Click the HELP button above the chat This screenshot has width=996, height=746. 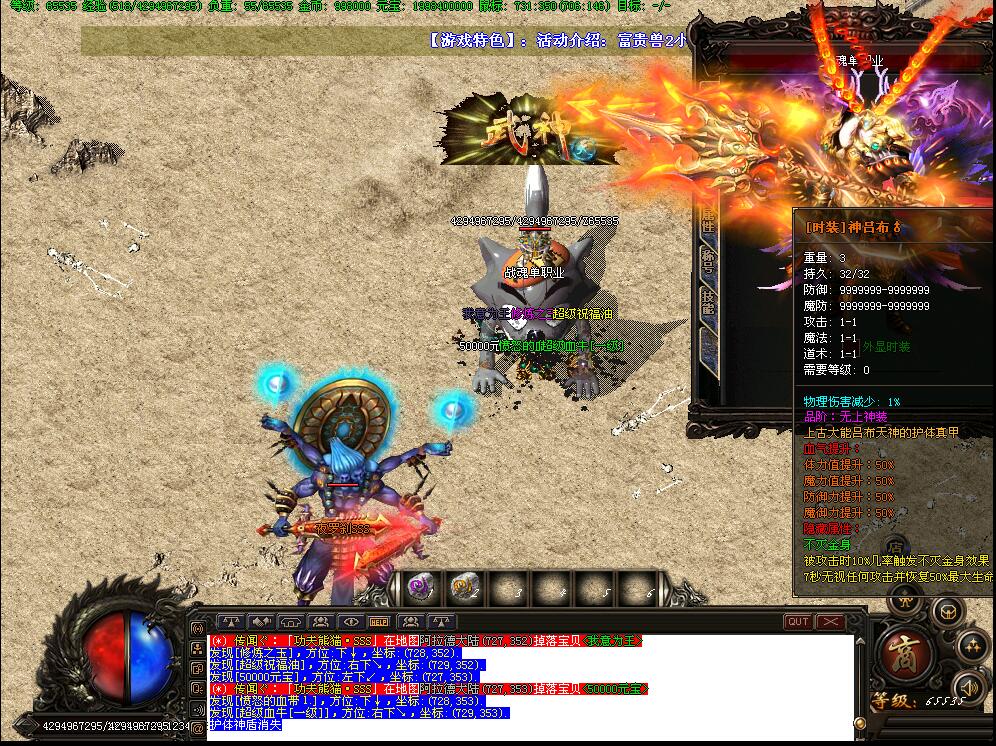pyautogui.click(x=379, y=622)
